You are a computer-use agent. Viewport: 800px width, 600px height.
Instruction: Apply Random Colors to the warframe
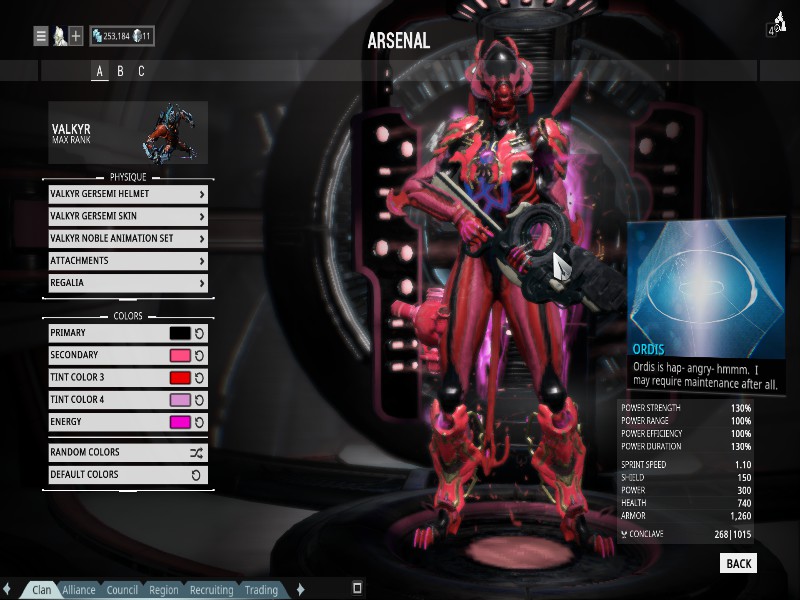128,452
